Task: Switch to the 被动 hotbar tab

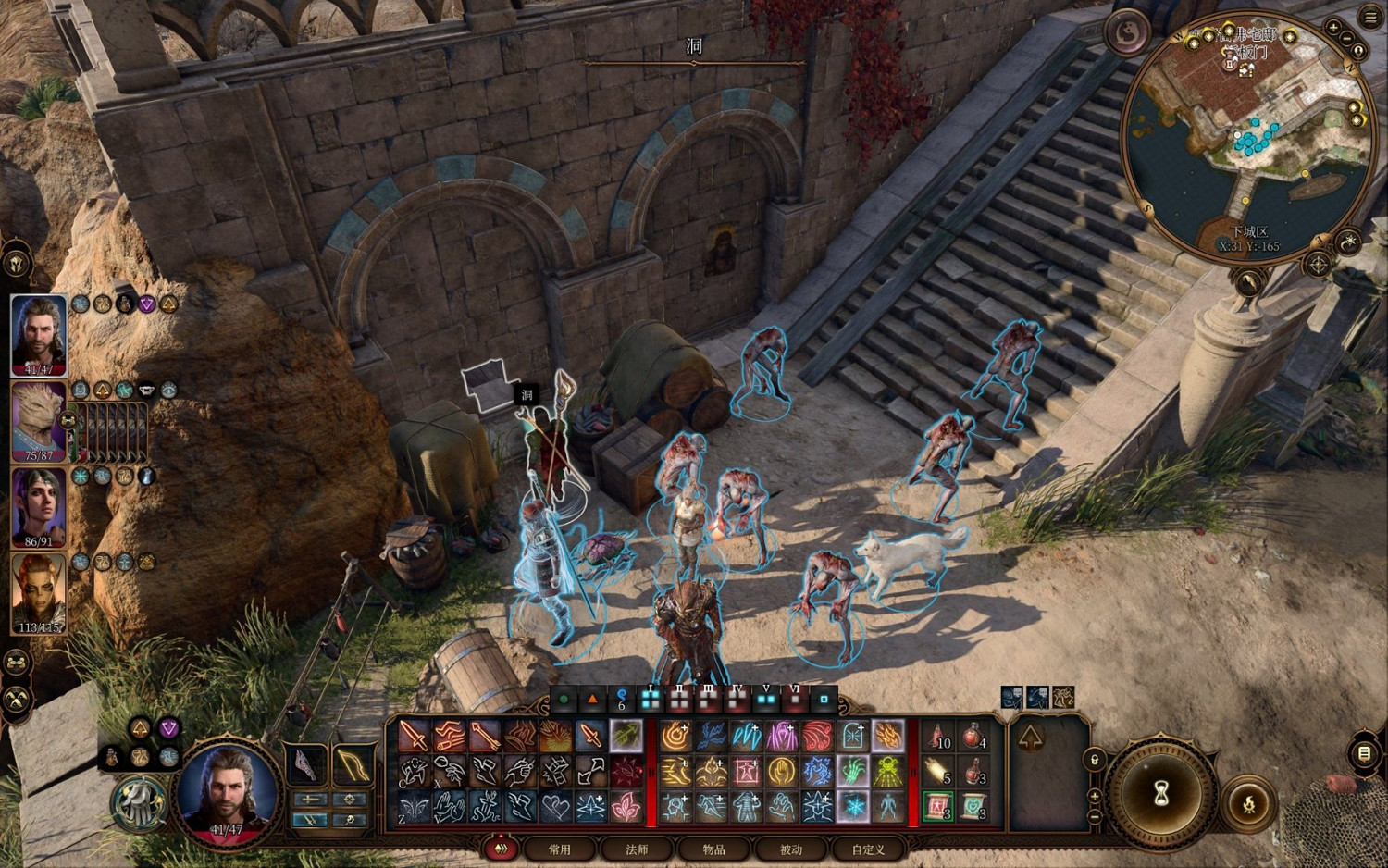Action: pyautogui.click(x=791, y=849)
